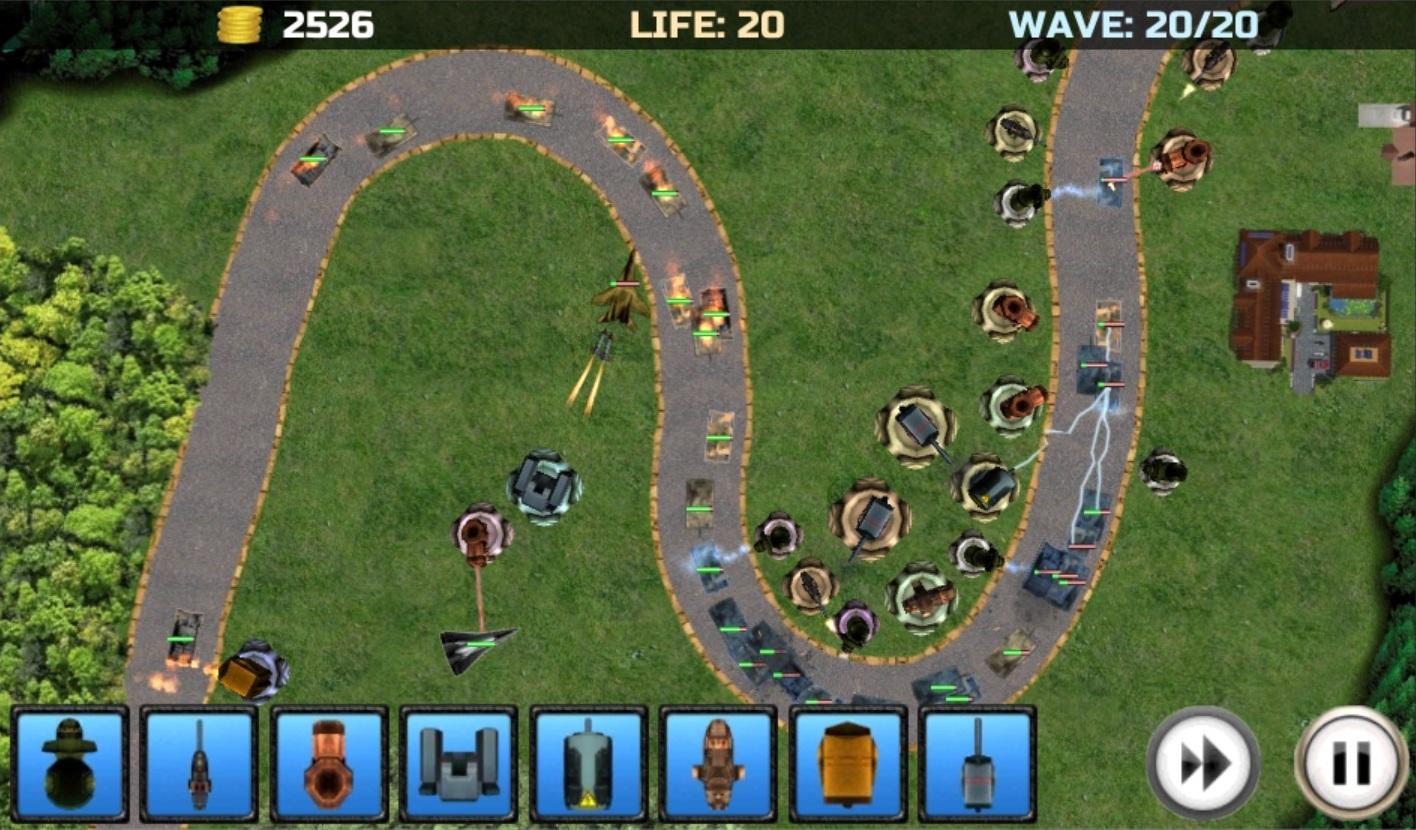Viewport: 1416px width, 830px height.
Task: Select the bronze cannon tower icon
Action: (x=330, y=765)
